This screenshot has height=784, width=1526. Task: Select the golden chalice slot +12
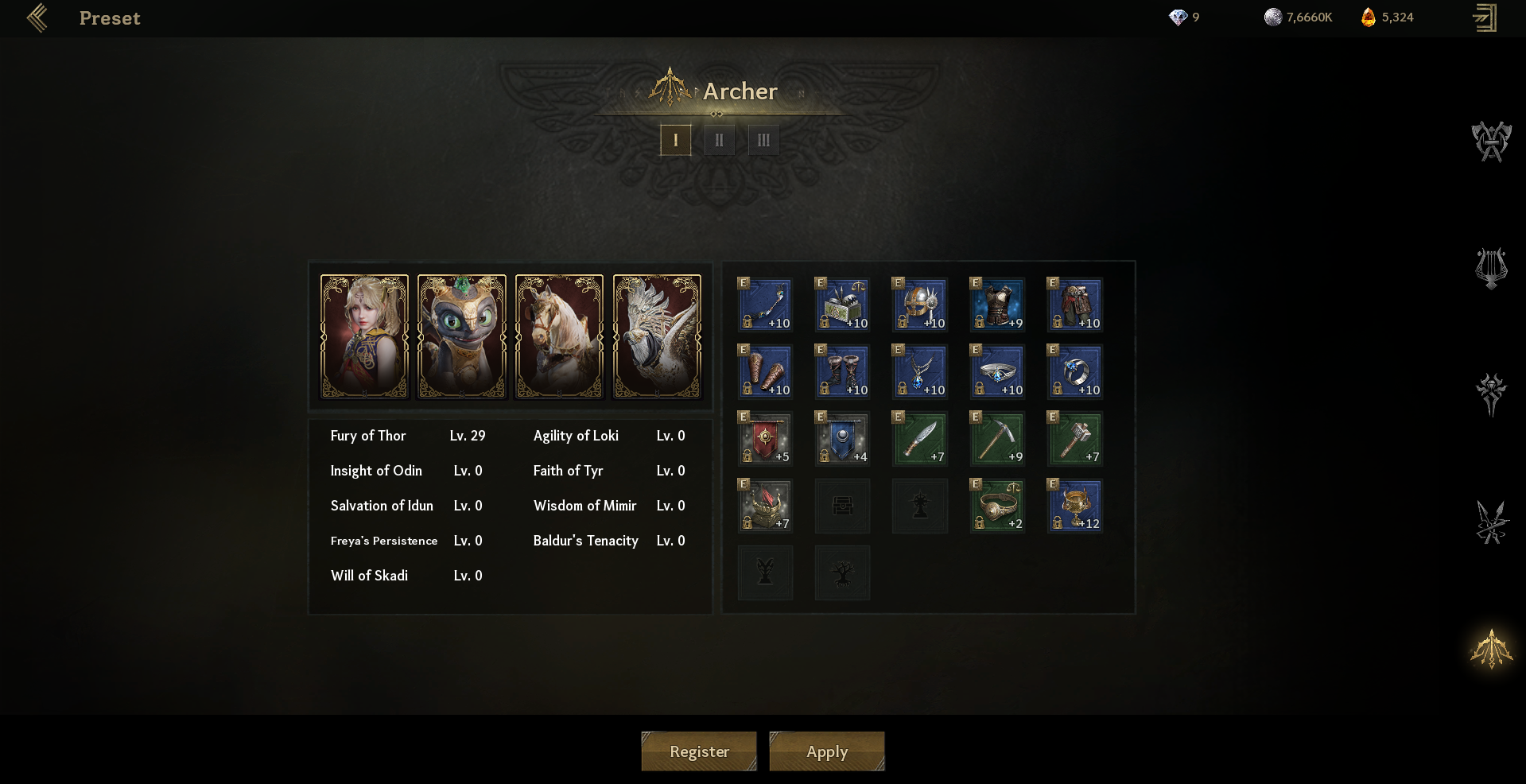point(1074,505)
